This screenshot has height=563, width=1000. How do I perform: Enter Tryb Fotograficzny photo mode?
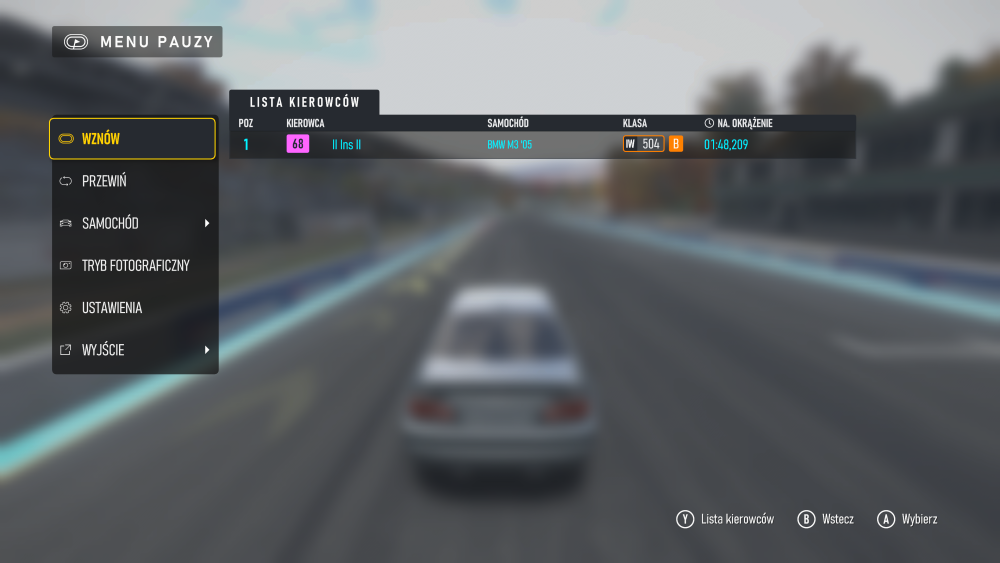[134, 266]
